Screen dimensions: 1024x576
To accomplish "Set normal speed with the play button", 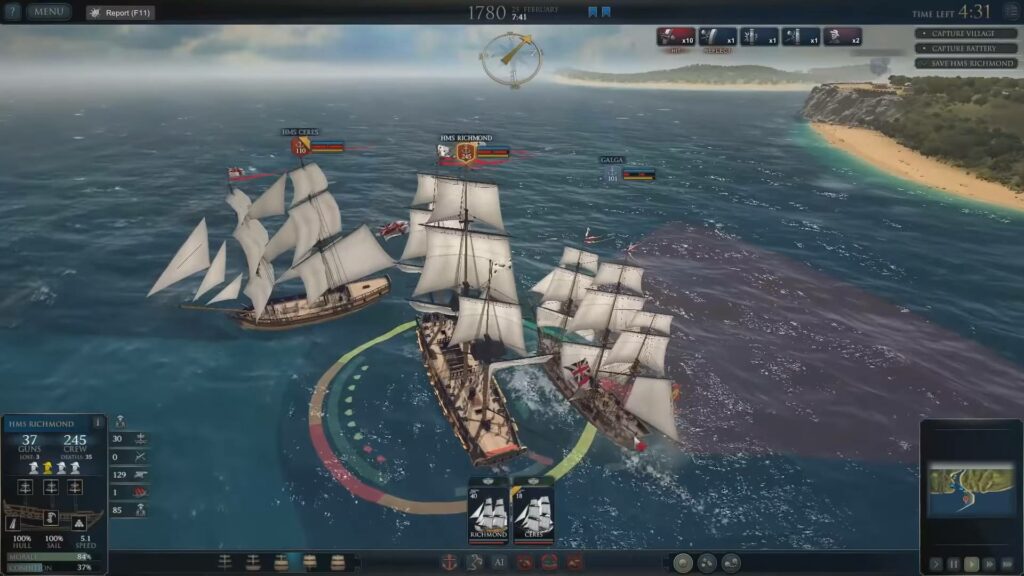I will 971,564.
